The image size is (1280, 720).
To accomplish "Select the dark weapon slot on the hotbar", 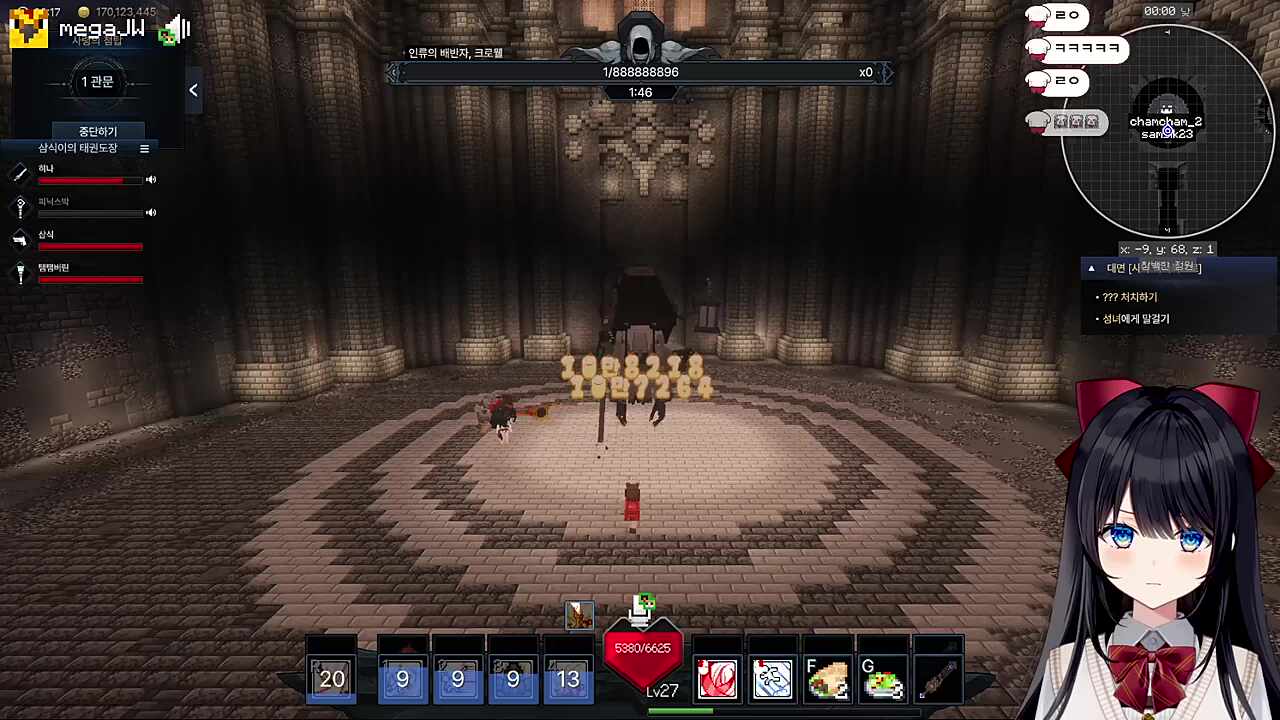I will (938, 679).
